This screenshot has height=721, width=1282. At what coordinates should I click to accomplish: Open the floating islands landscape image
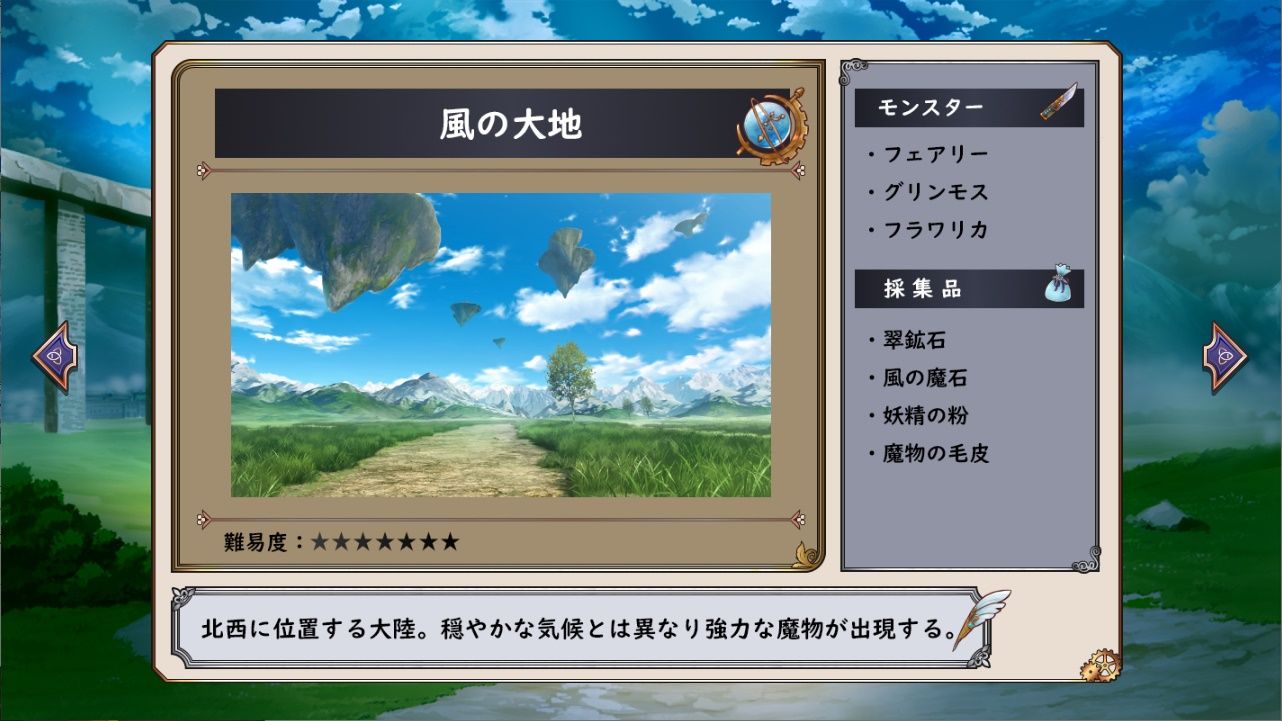click(500, 345)
